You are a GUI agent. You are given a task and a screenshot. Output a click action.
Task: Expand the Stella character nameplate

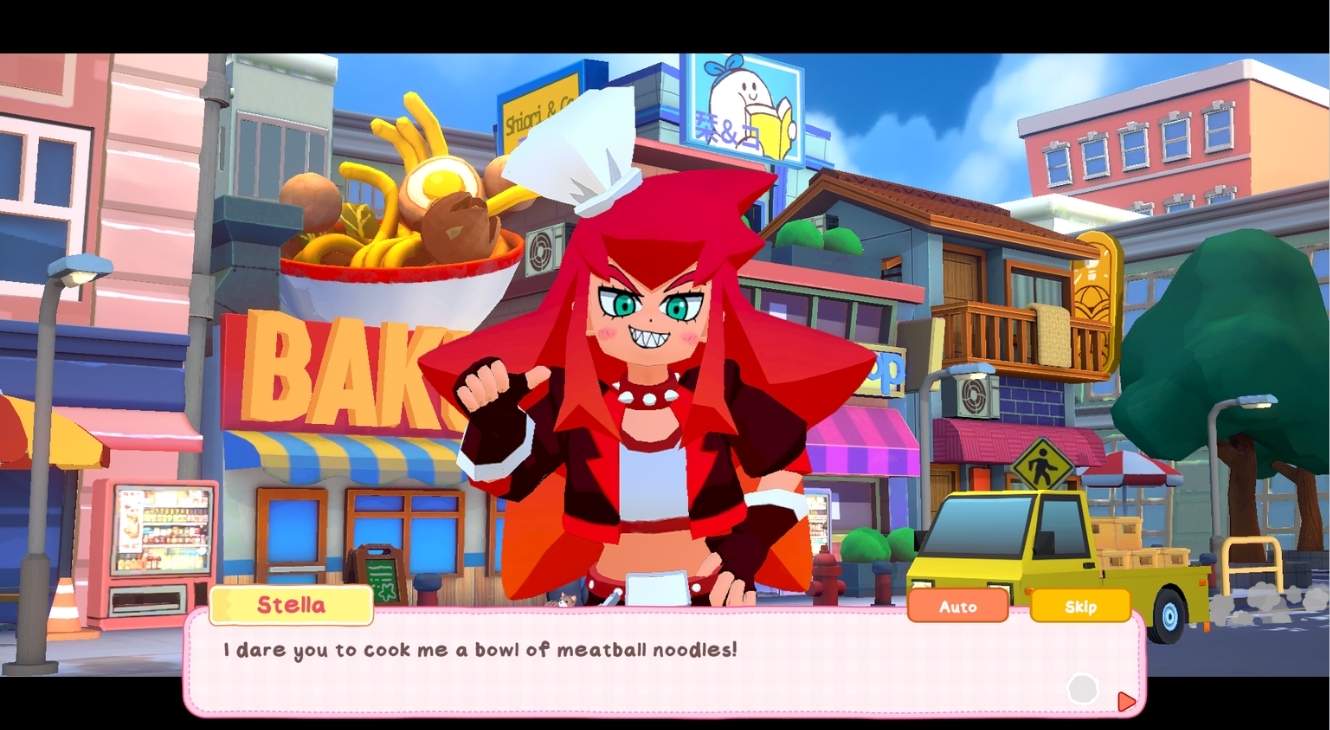pyautogui.click(x=291, y=605)
